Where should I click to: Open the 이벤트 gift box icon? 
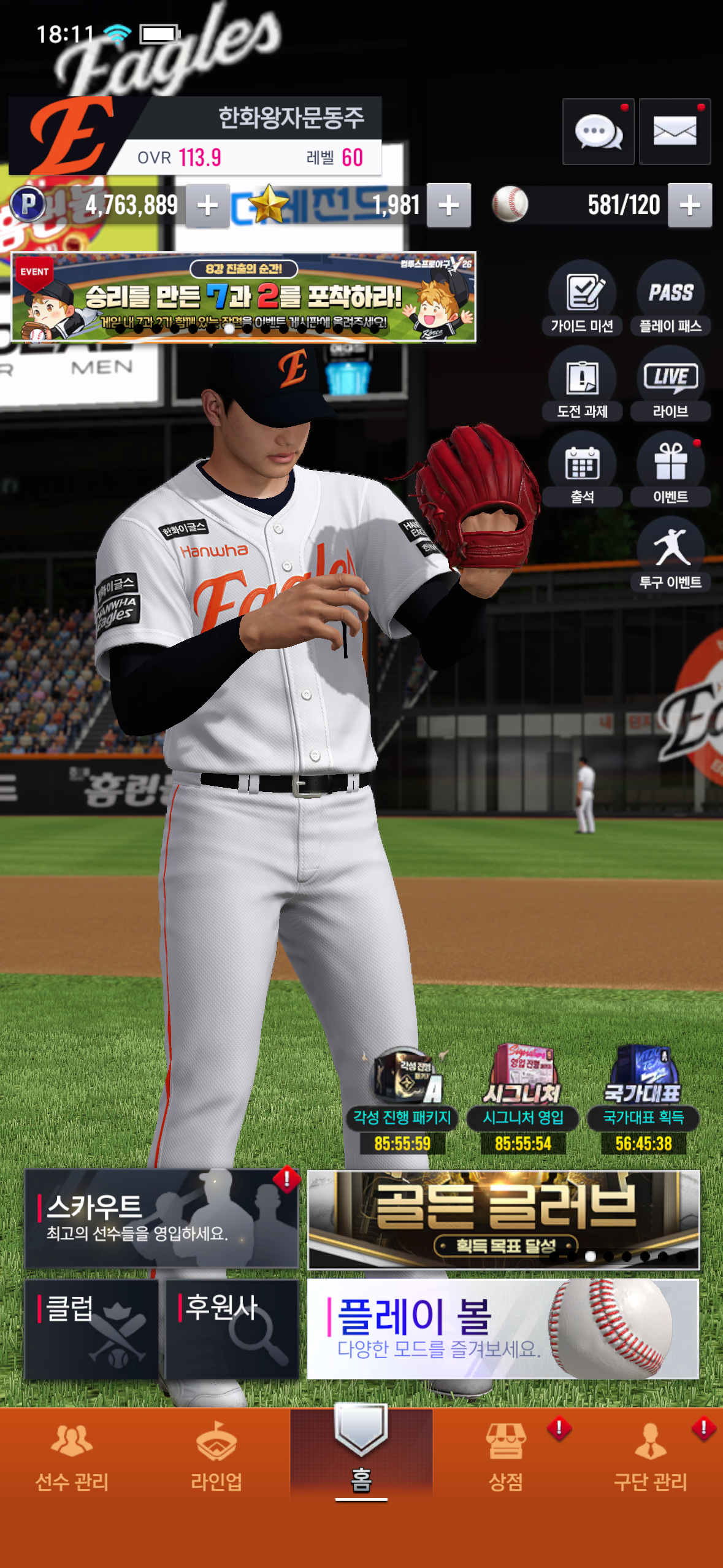click(670, 469)
